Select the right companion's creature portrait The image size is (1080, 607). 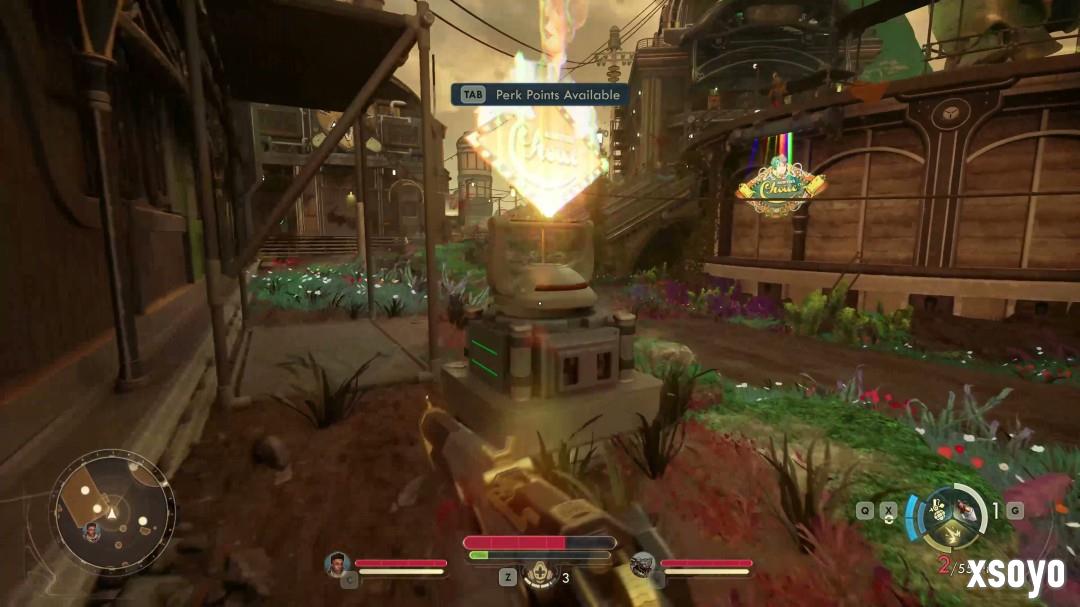[x=642, y=565]
